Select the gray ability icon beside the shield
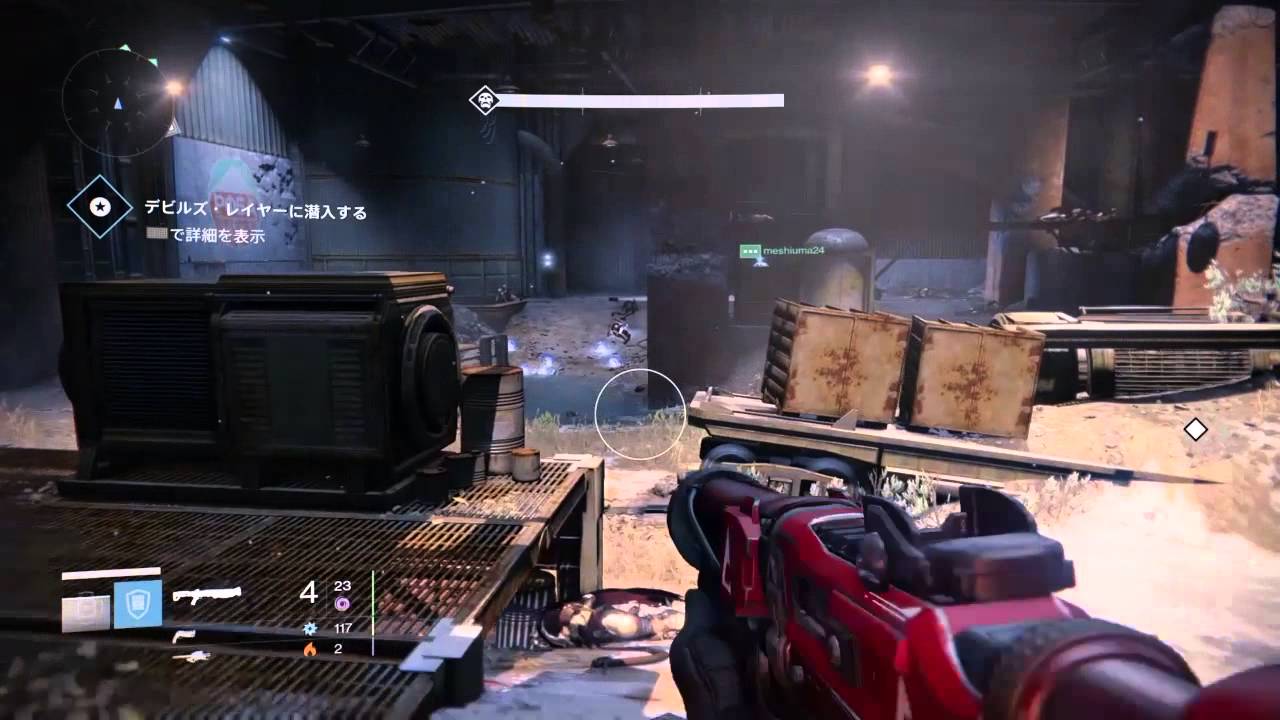1280x720 pixels. click(x=86, y=611)
